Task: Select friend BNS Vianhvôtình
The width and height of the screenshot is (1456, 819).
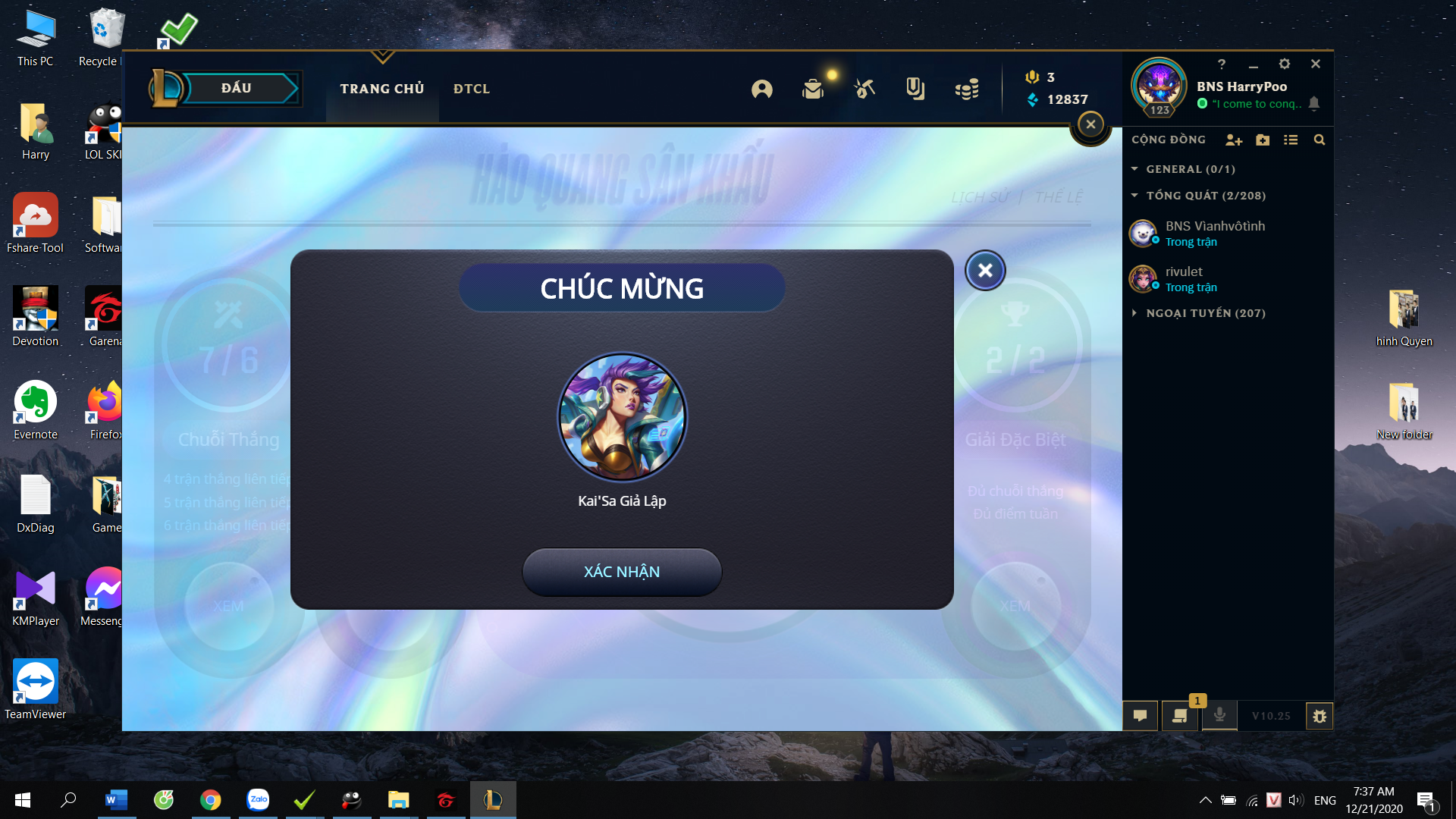Action: click(x=1215, y=234)
